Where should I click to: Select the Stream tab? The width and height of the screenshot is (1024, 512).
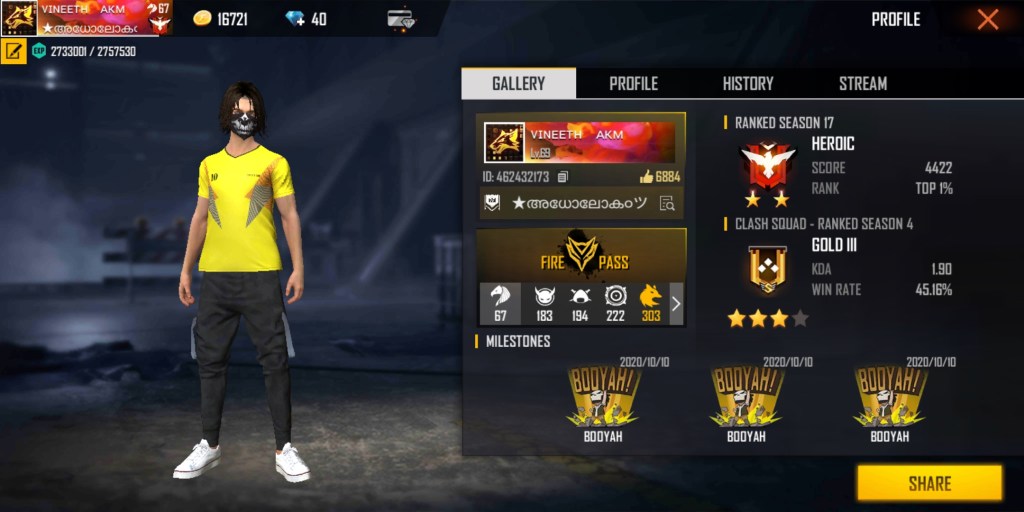pos(863,84)
